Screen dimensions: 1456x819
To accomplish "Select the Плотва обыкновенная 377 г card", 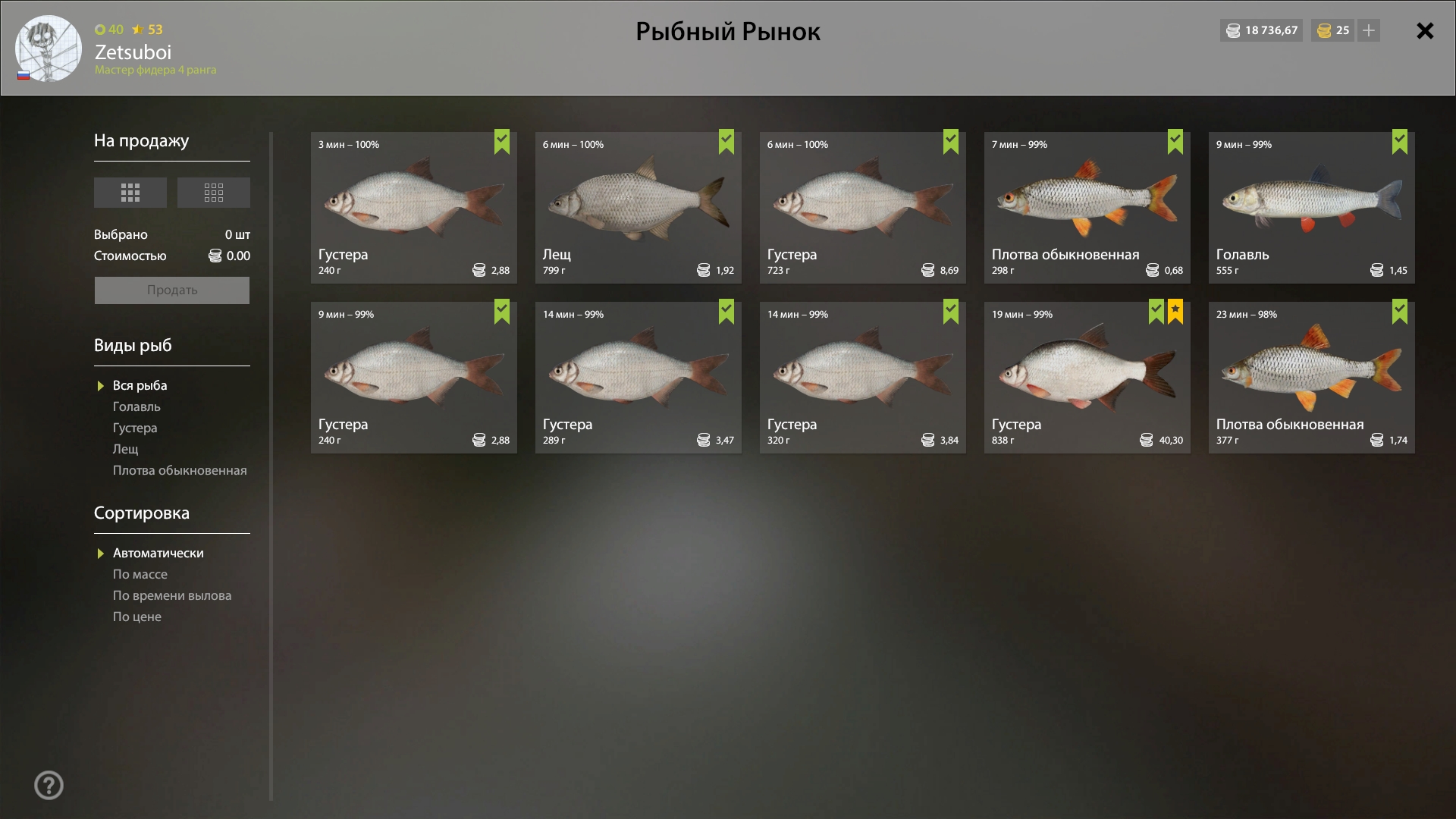I will tap(1311, 378).
